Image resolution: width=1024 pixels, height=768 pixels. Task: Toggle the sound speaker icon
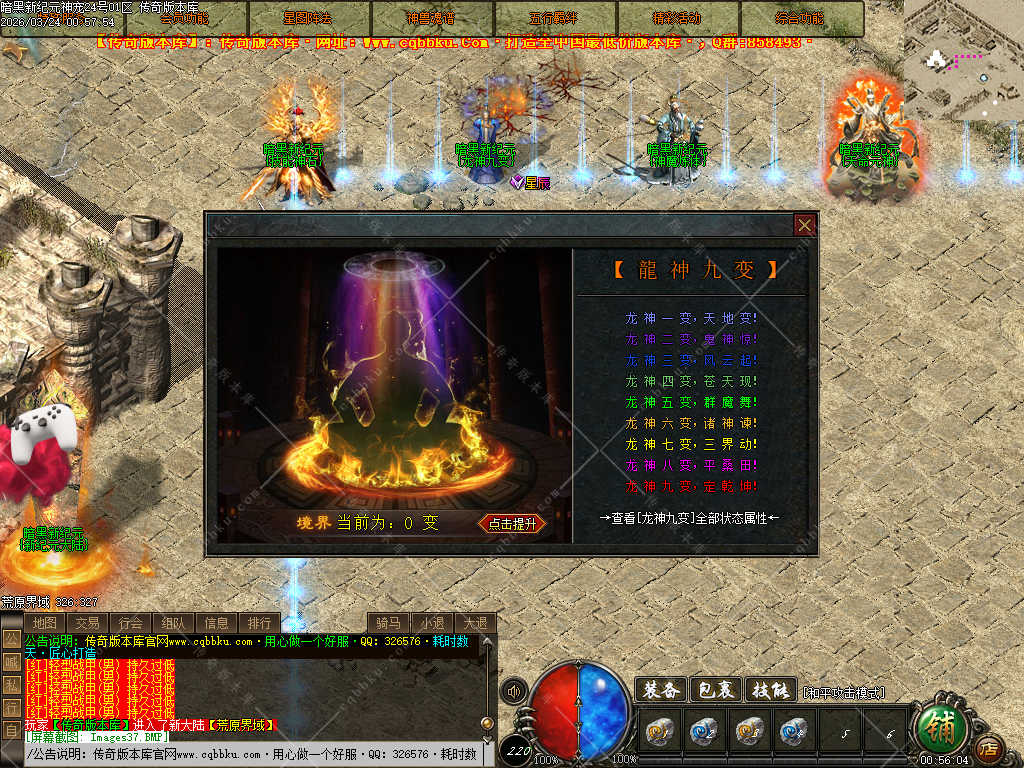point(515,691)
